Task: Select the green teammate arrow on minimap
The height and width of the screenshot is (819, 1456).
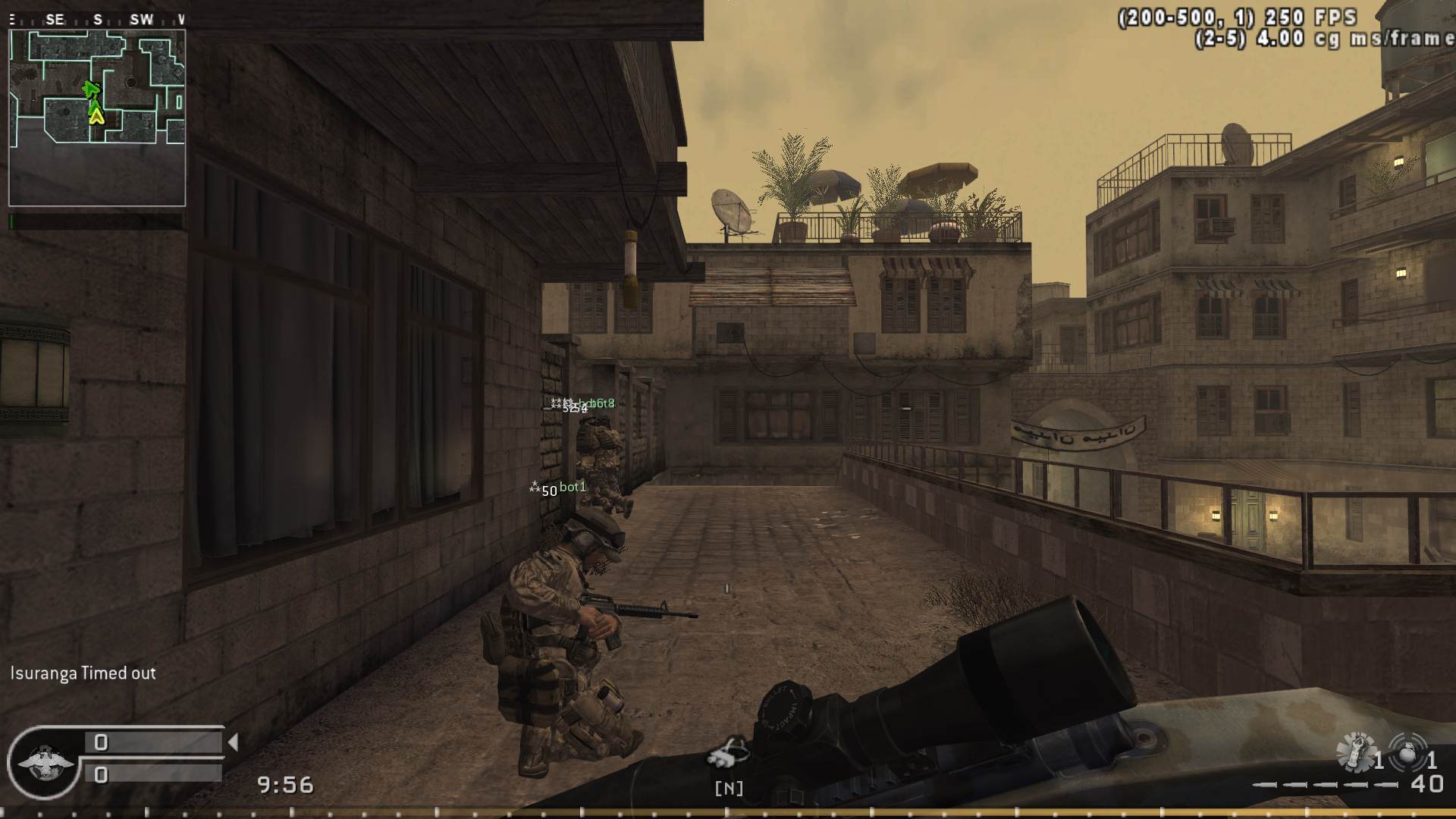Action: 92,90
